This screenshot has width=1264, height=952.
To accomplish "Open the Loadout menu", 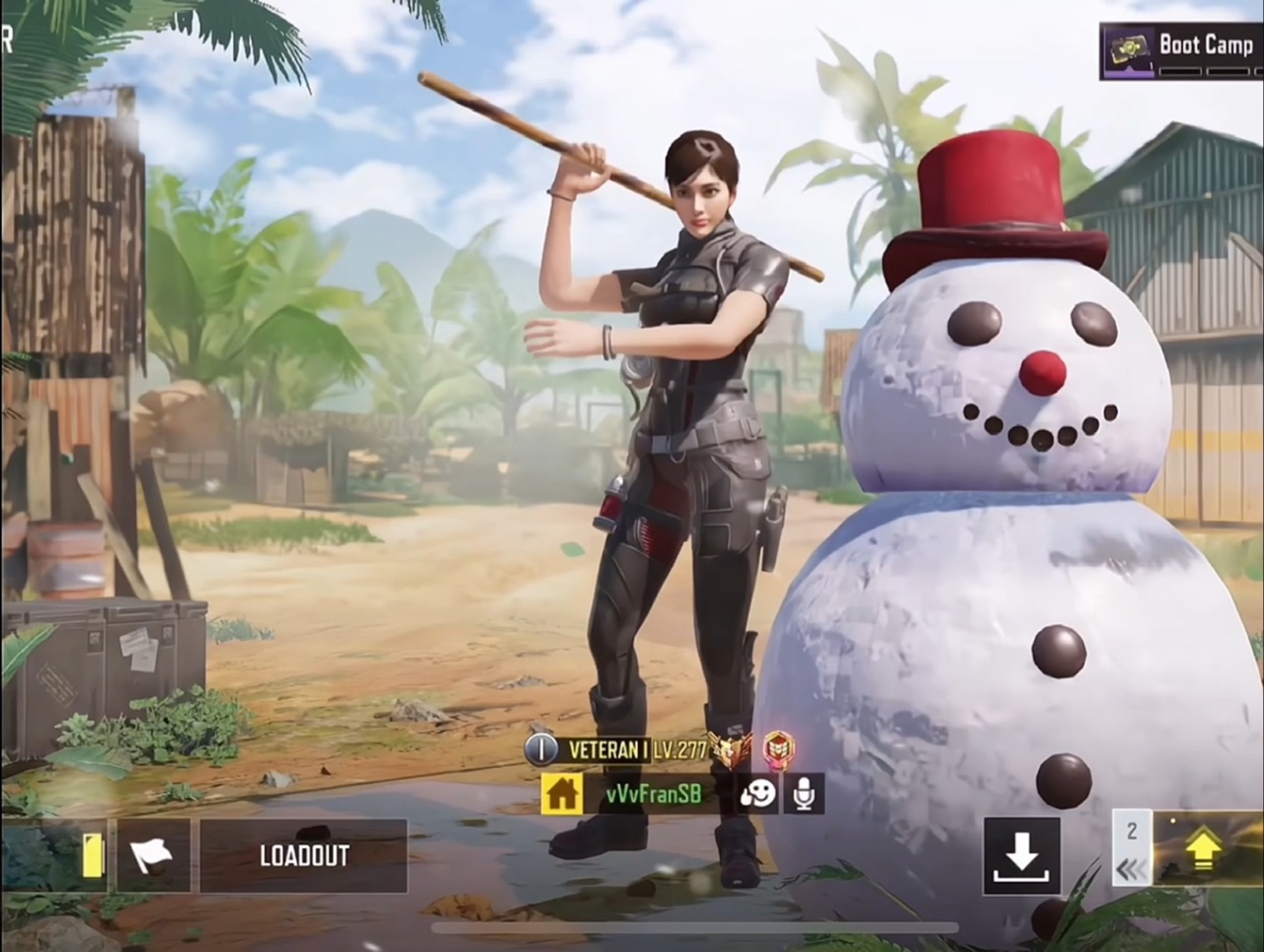I will click(x=303, y=855).
